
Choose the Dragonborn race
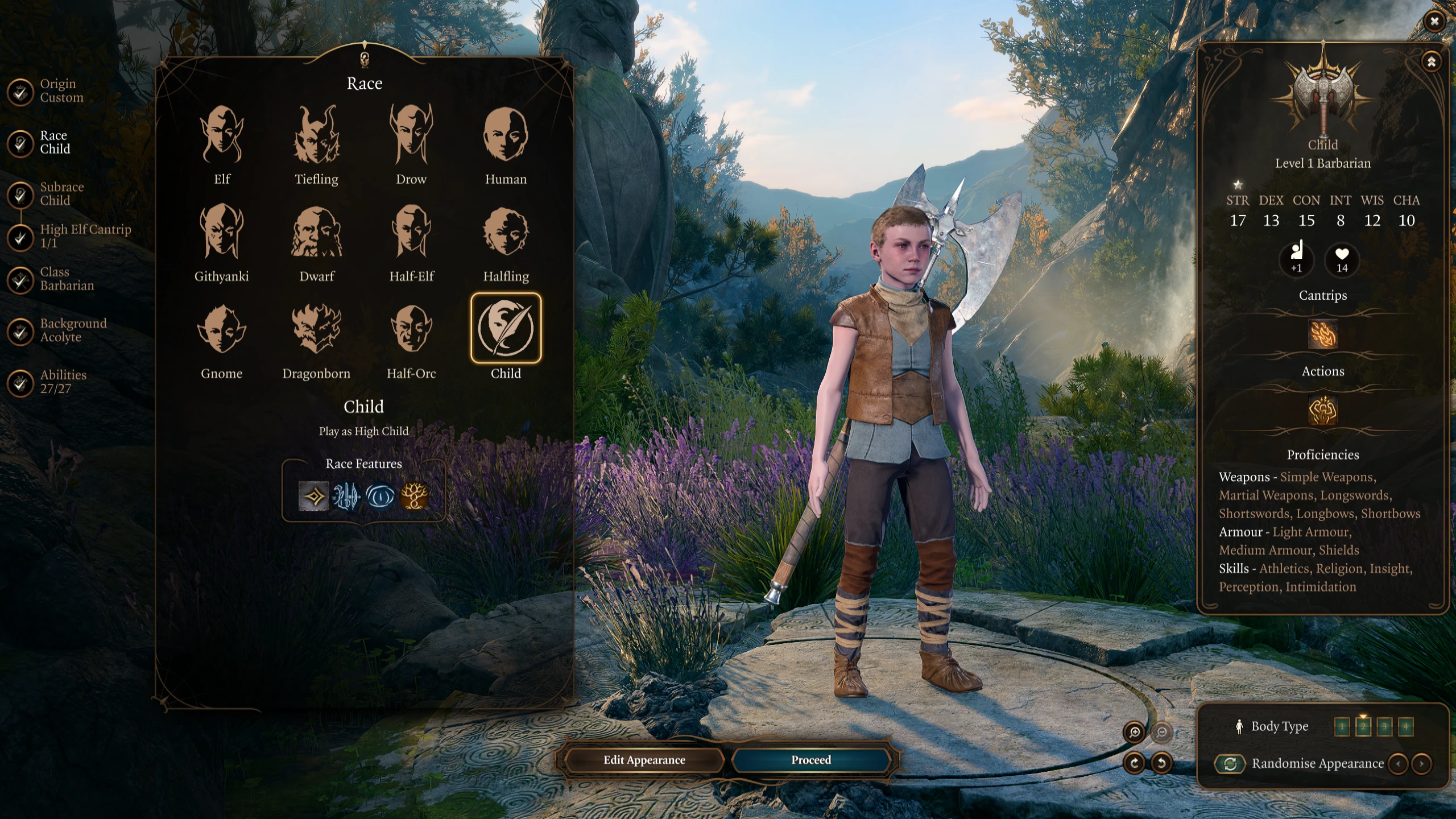[316, 330]
